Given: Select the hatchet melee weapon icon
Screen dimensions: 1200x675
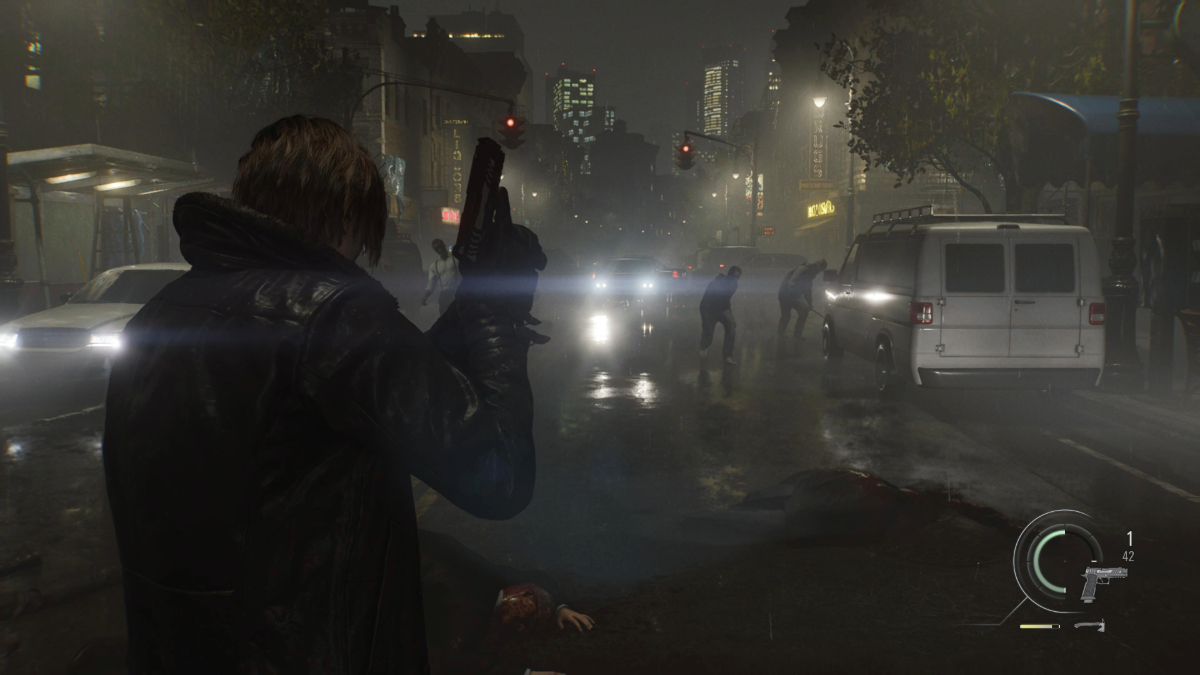Looking at the screenshot, I should [x=1090, y=627].
